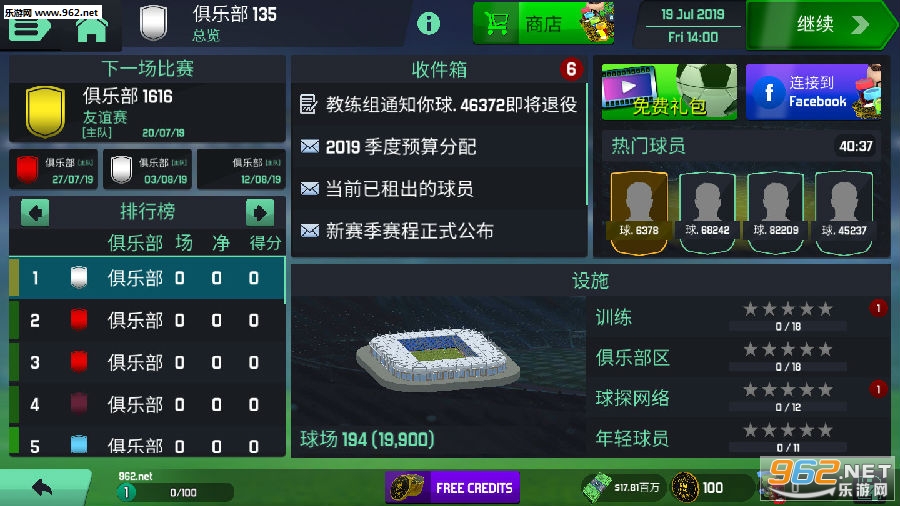The height and width of the screenshot is (506, 900).
Task: Go back with the arrow button
Action: coord(42,488)
